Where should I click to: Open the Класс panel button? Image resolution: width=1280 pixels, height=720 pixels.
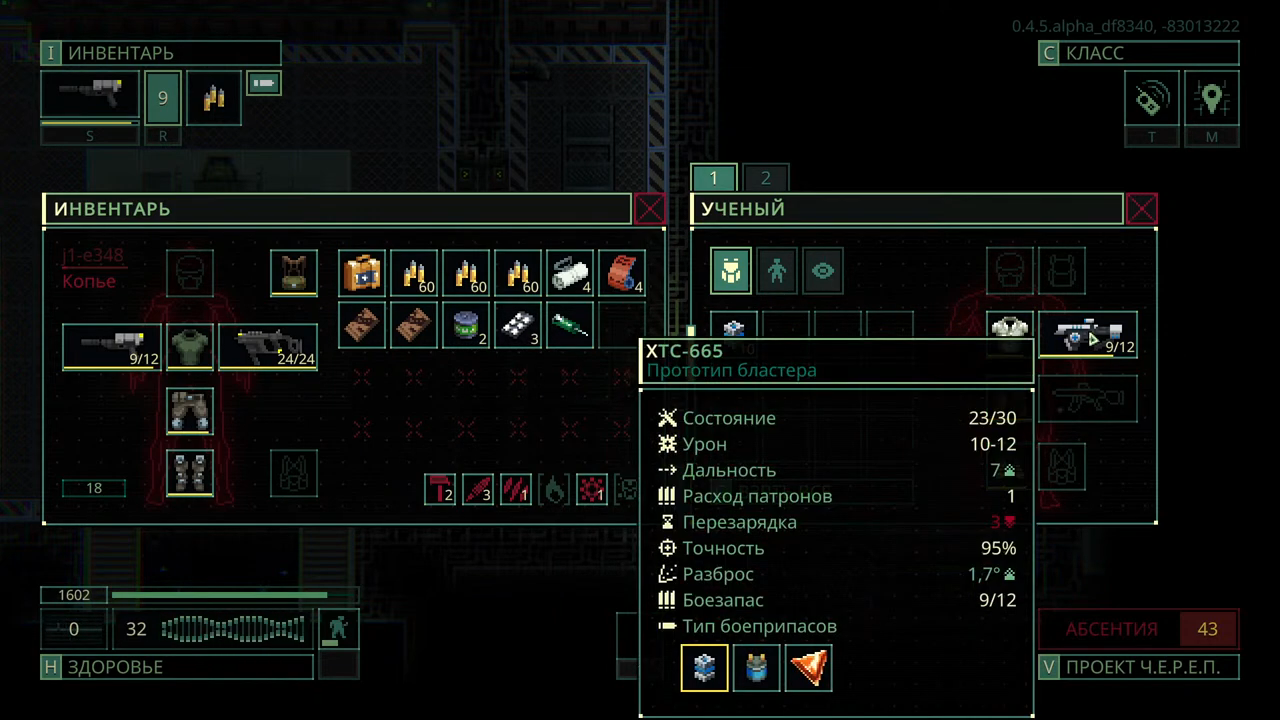(1138, 53)
